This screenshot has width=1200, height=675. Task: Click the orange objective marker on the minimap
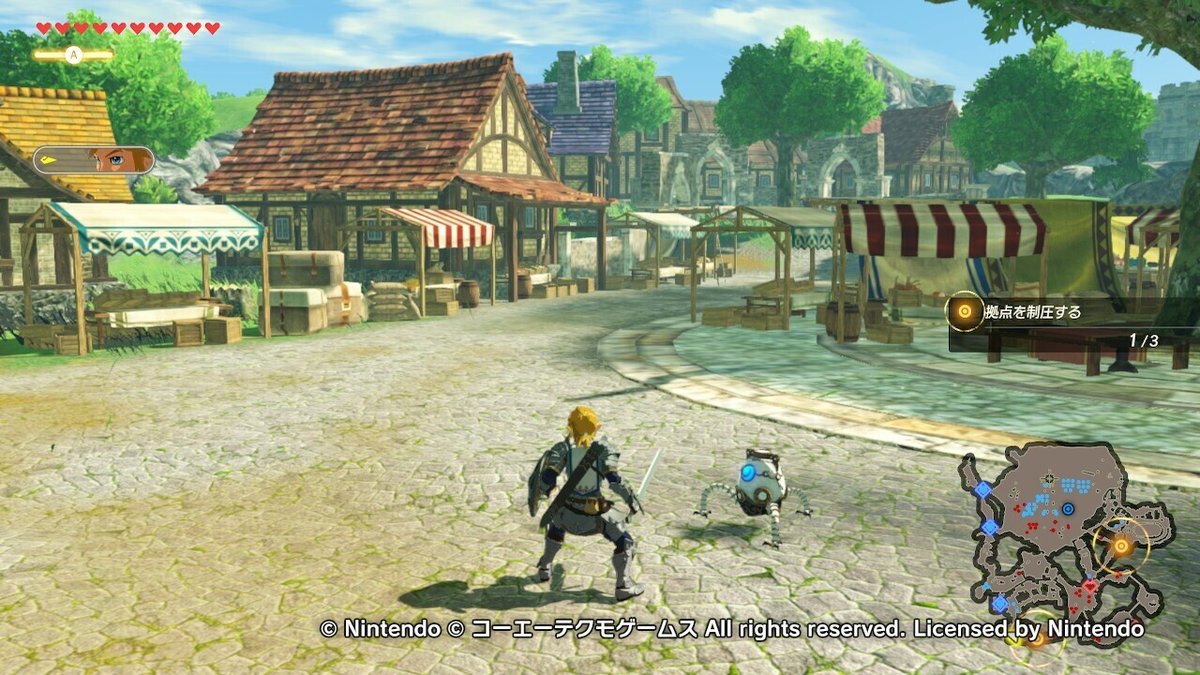(1121, 546)
